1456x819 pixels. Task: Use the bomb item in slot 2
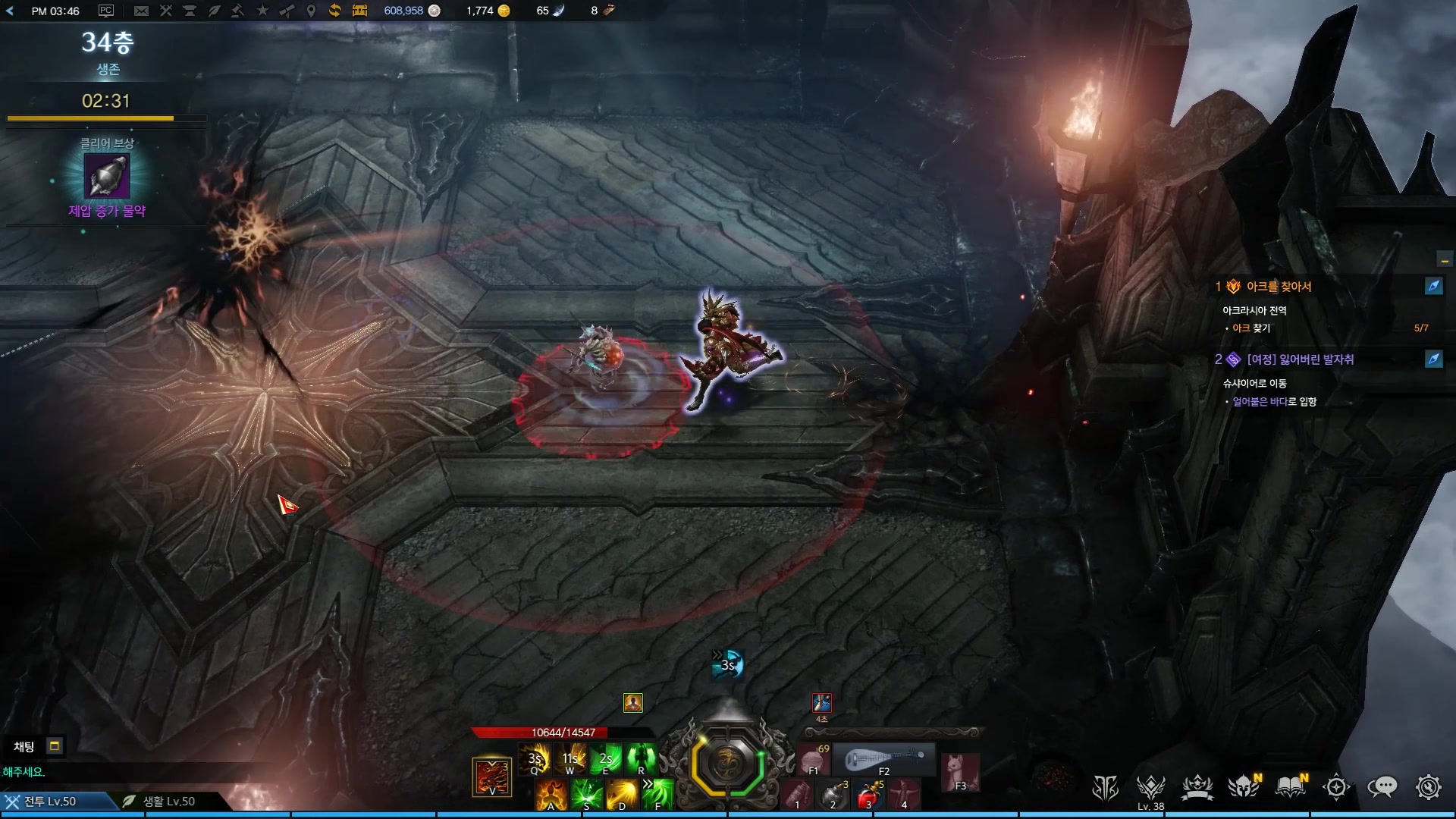833,796
